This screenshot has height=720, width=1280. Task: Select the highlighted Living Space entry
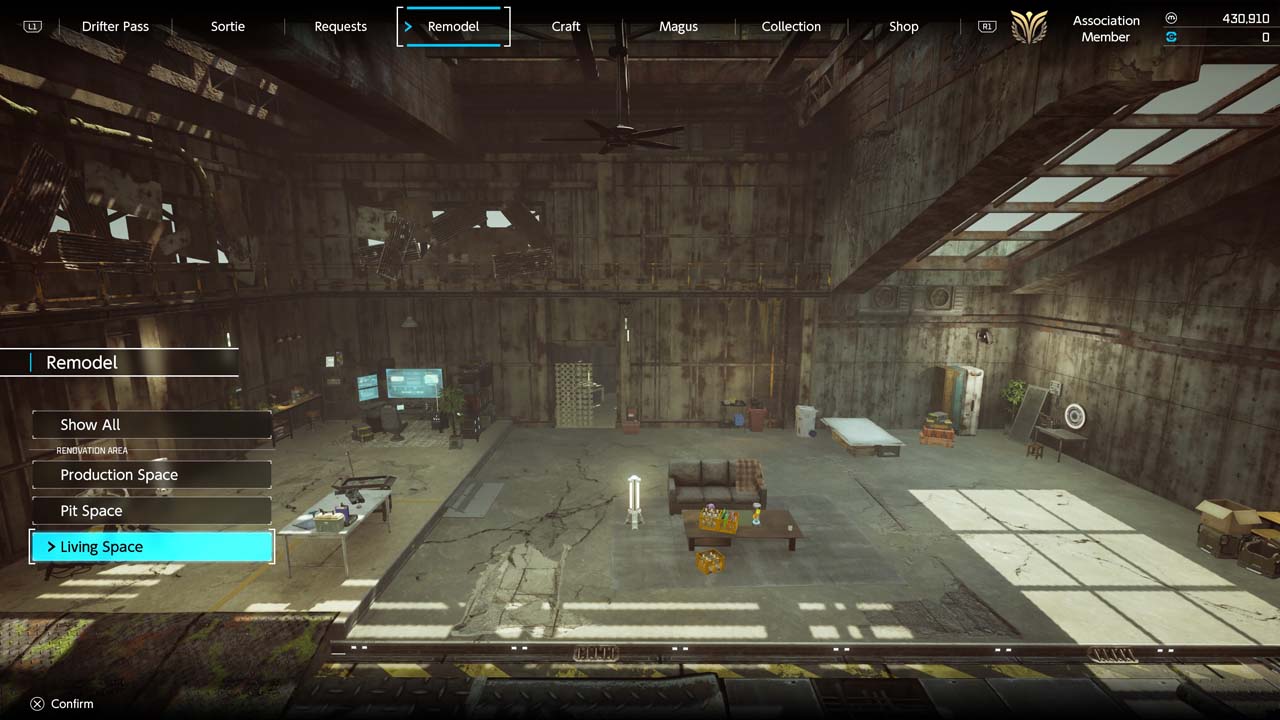[x=152, y=547]
